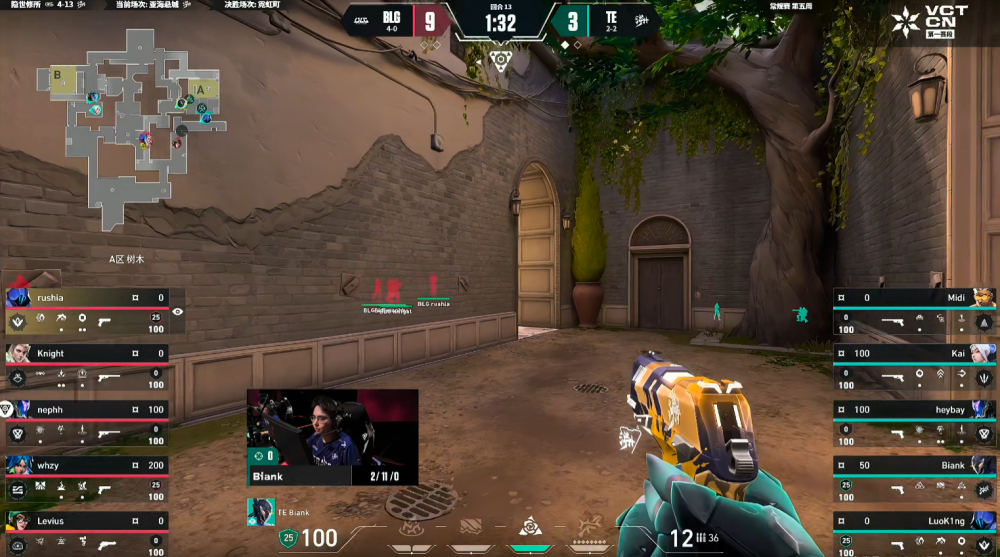Choose Kai in the right team list
Screen dimensions: 1000x557
[914, 367]
